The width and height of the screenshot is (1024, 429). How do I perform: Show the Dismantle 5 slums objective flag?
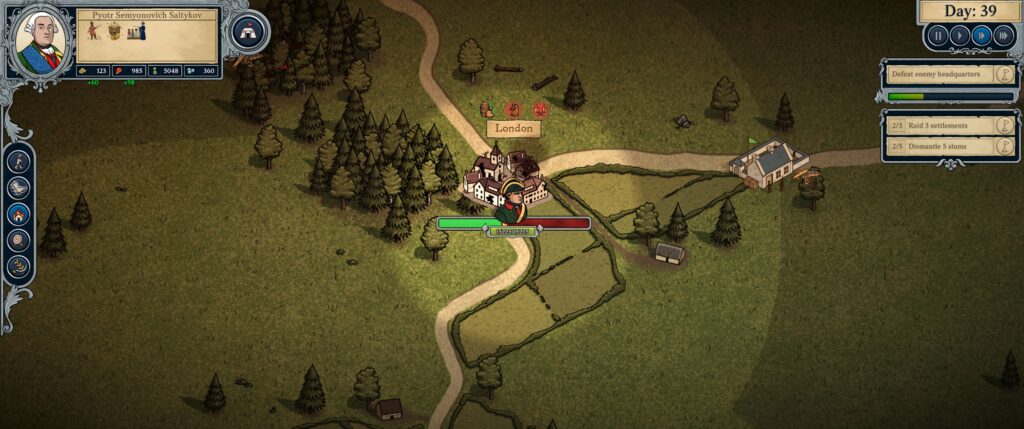click(x=1006, y=147)
